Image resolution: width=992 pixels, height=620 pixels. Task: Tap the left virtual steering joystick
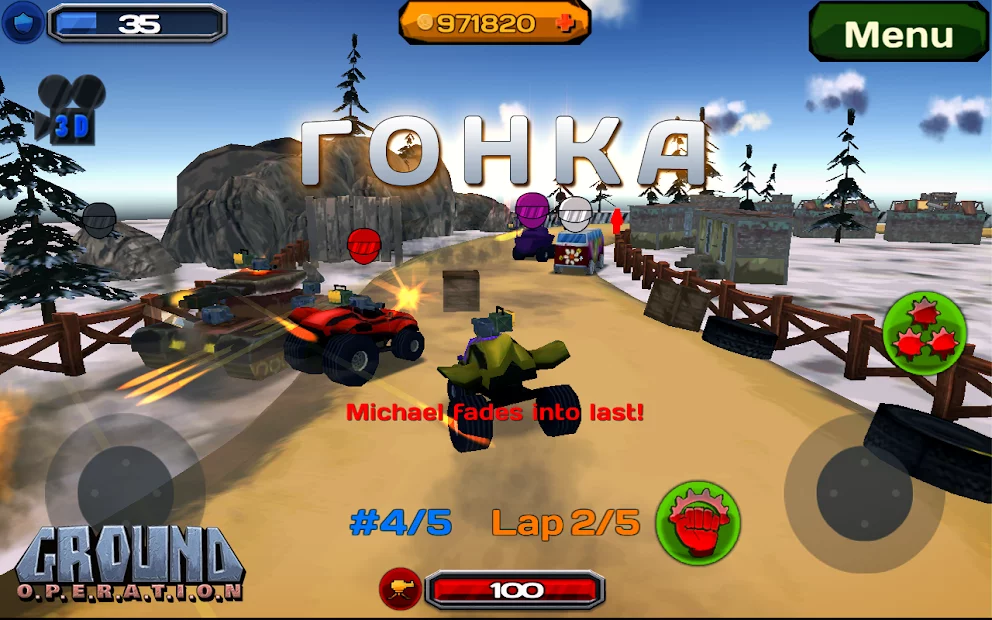[x=125, y=489]
